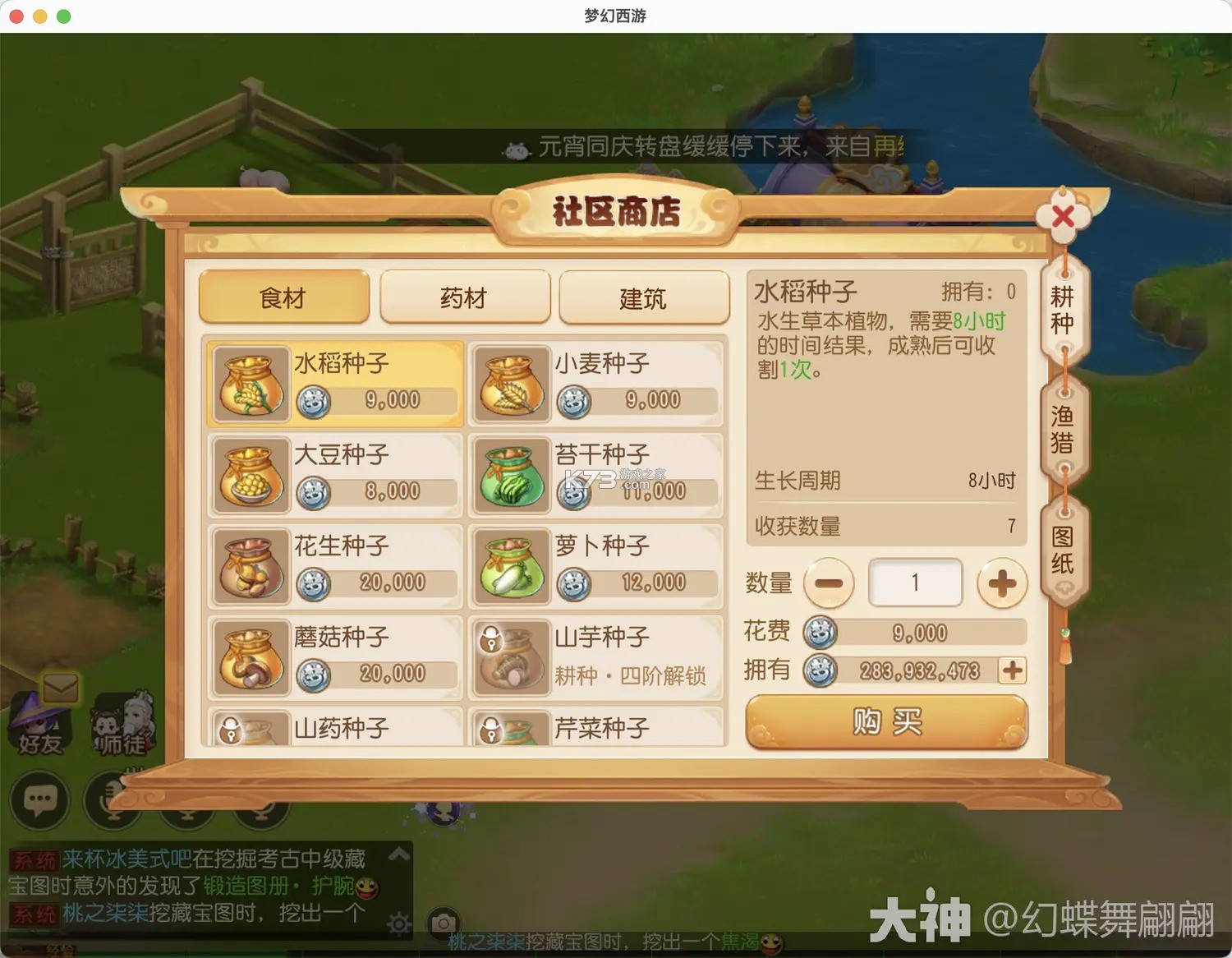
Task: Switch to the 药材 tab
Action: (464, 297)
